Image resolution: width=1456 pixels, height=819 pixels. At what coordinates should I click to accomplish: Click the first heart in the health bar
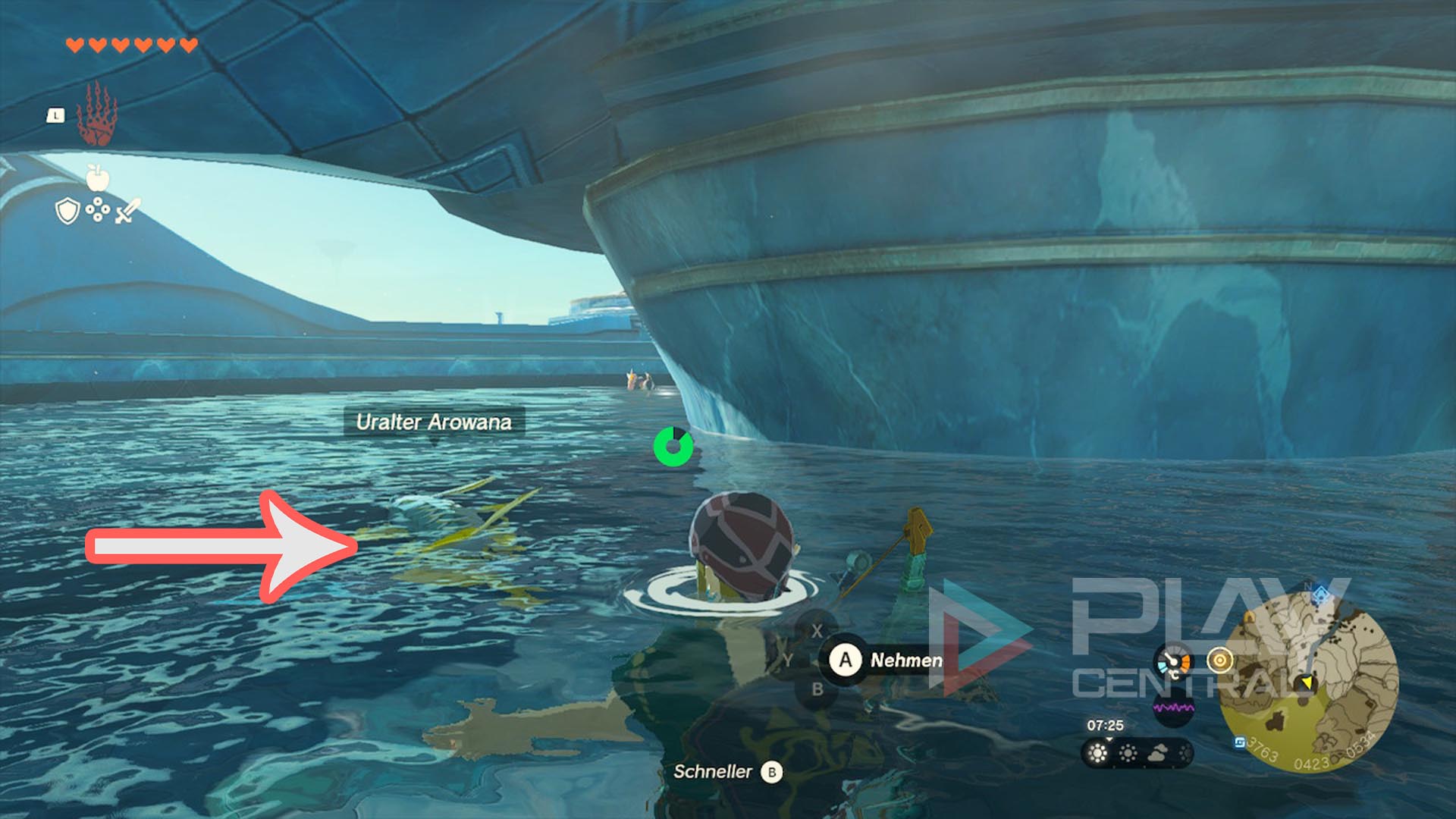coord(74,45)
